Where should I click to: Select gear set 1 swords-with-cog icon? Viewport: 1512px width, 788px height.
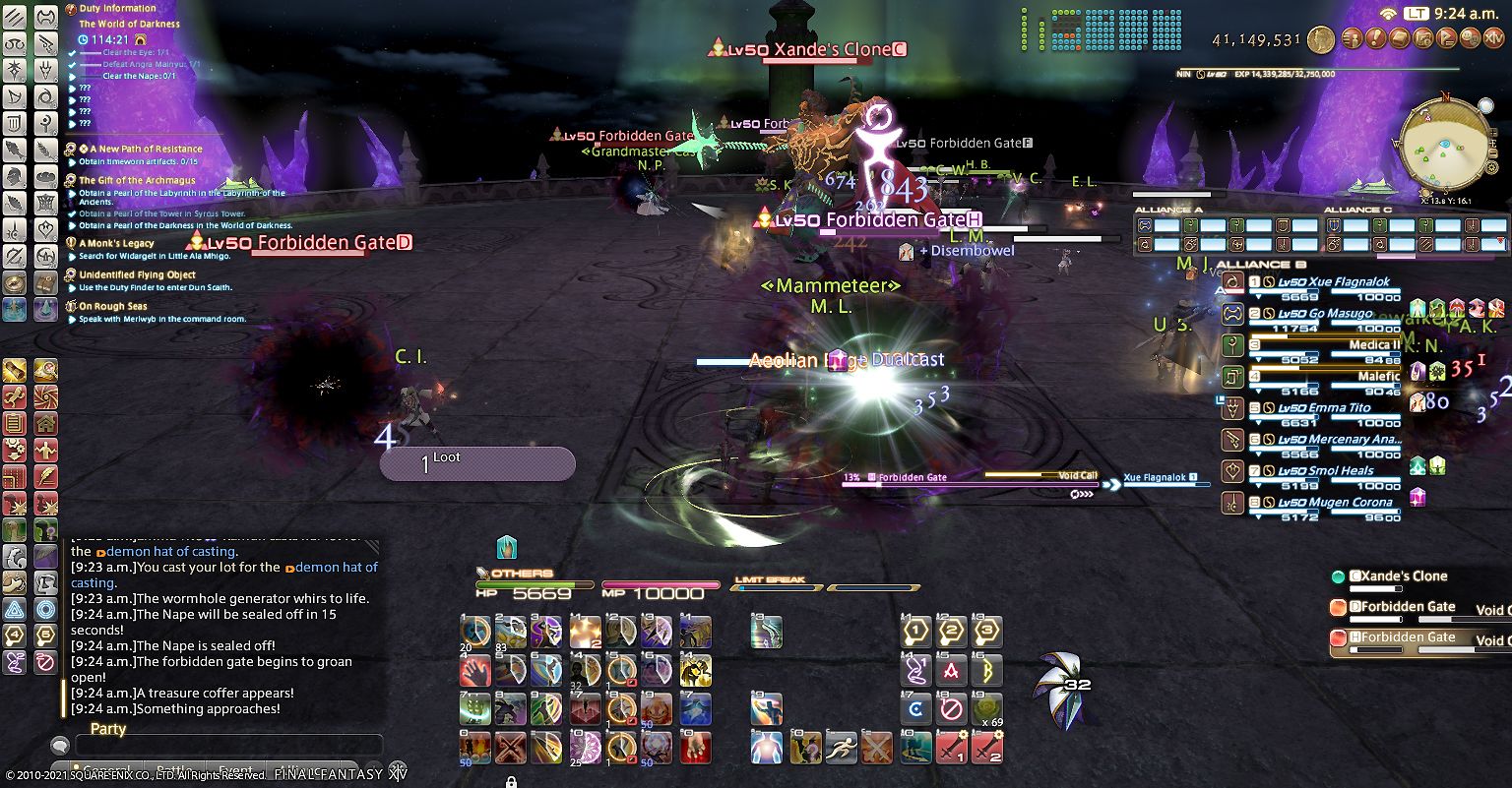pos(951,746)
